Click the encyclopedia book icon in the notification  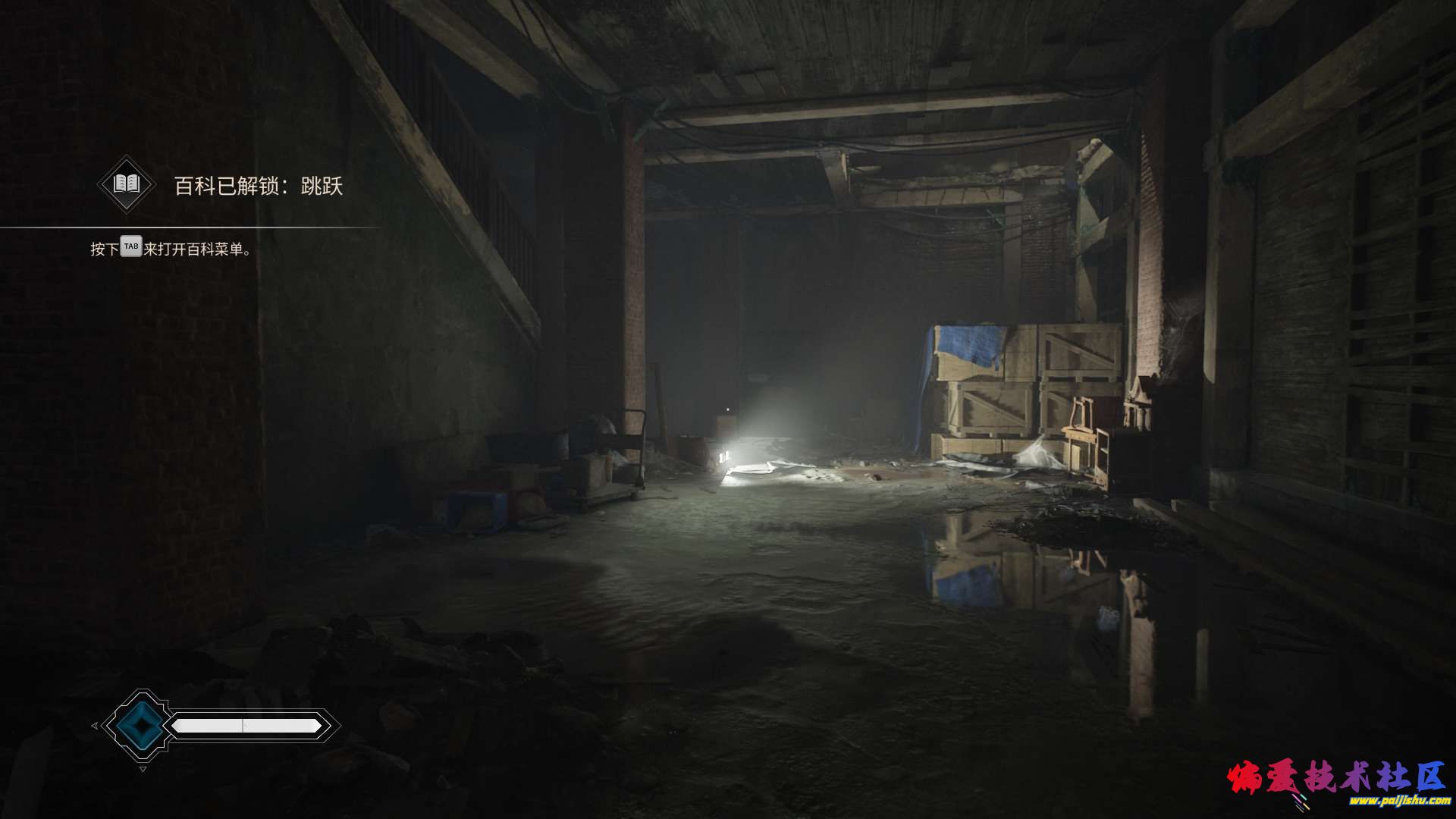point(126,184)
